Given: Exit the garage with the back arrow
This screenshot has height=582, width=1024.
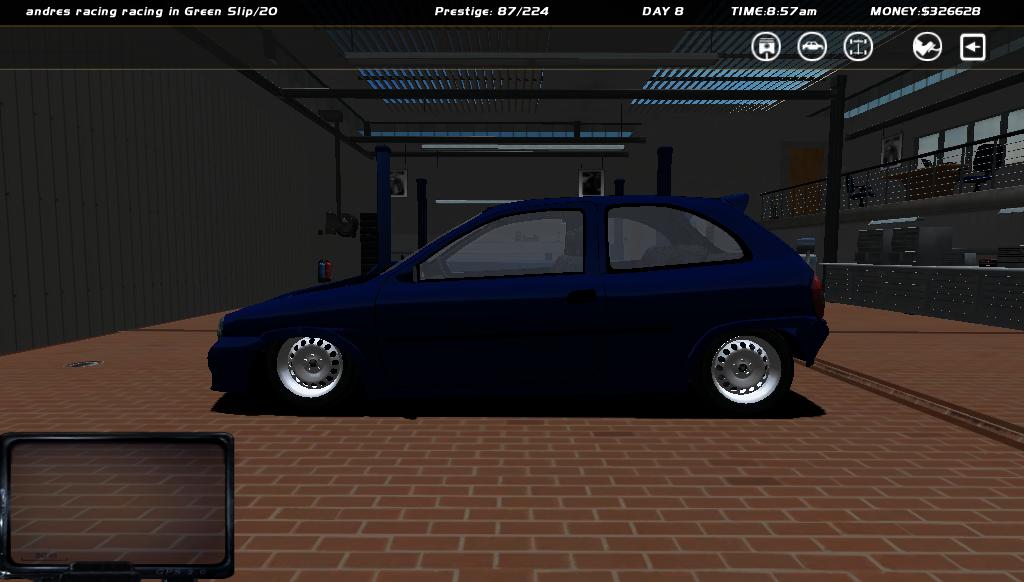Looking at the screenshot, I should 973,47.
